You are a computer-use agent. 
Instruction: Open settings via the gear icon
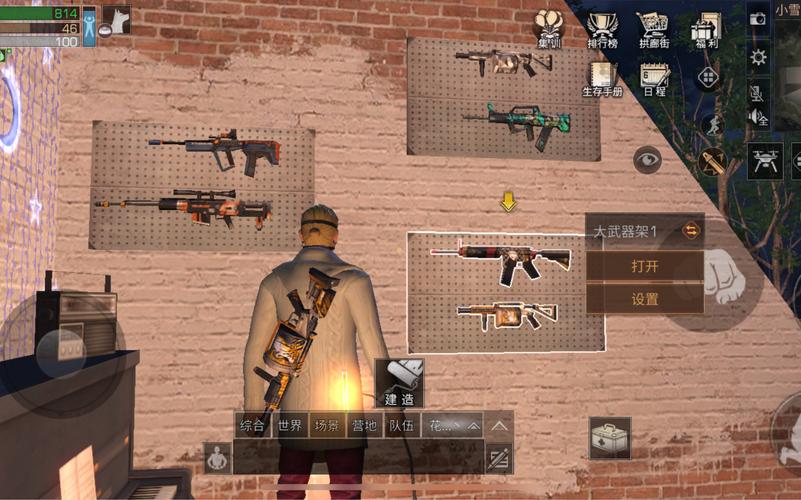click(x=758, y=57)
